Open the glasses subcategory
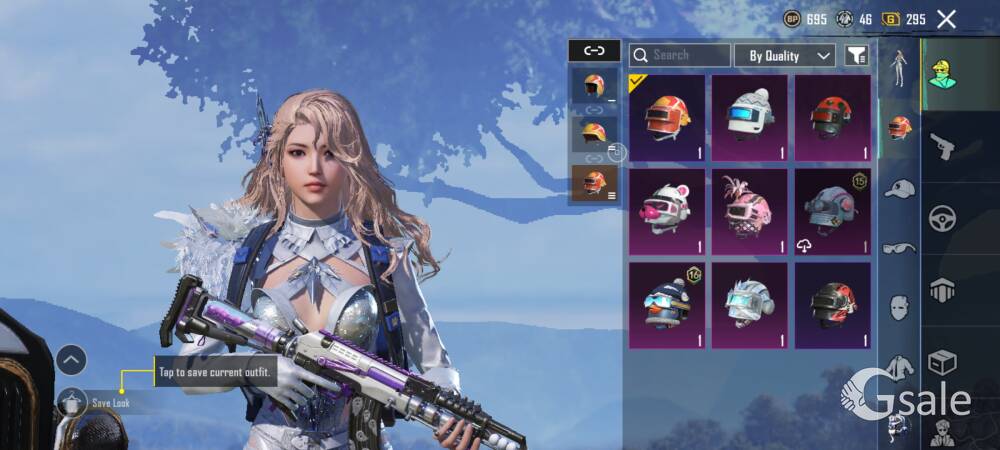 (x=900, y=247)
